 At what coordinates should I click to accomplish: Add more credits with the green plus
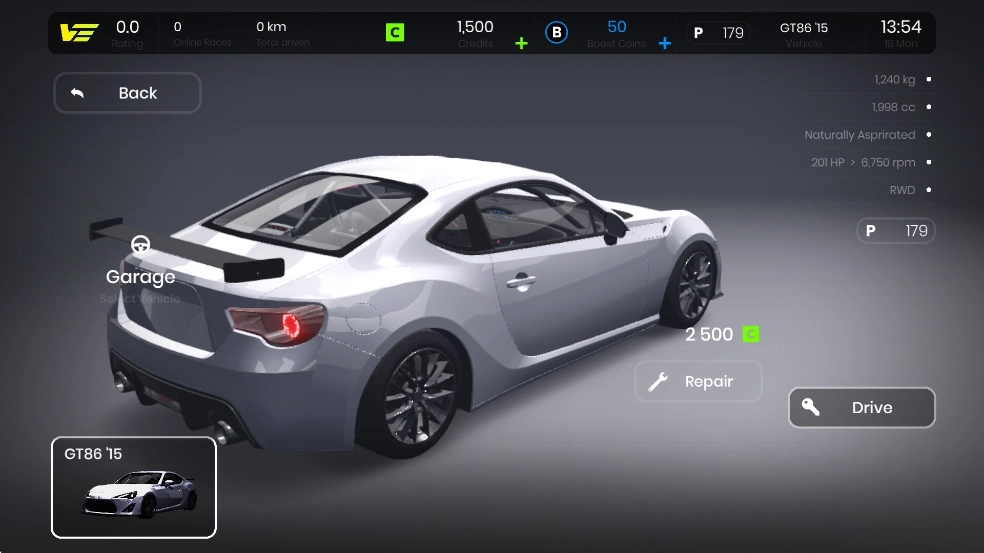click(521, 43)
